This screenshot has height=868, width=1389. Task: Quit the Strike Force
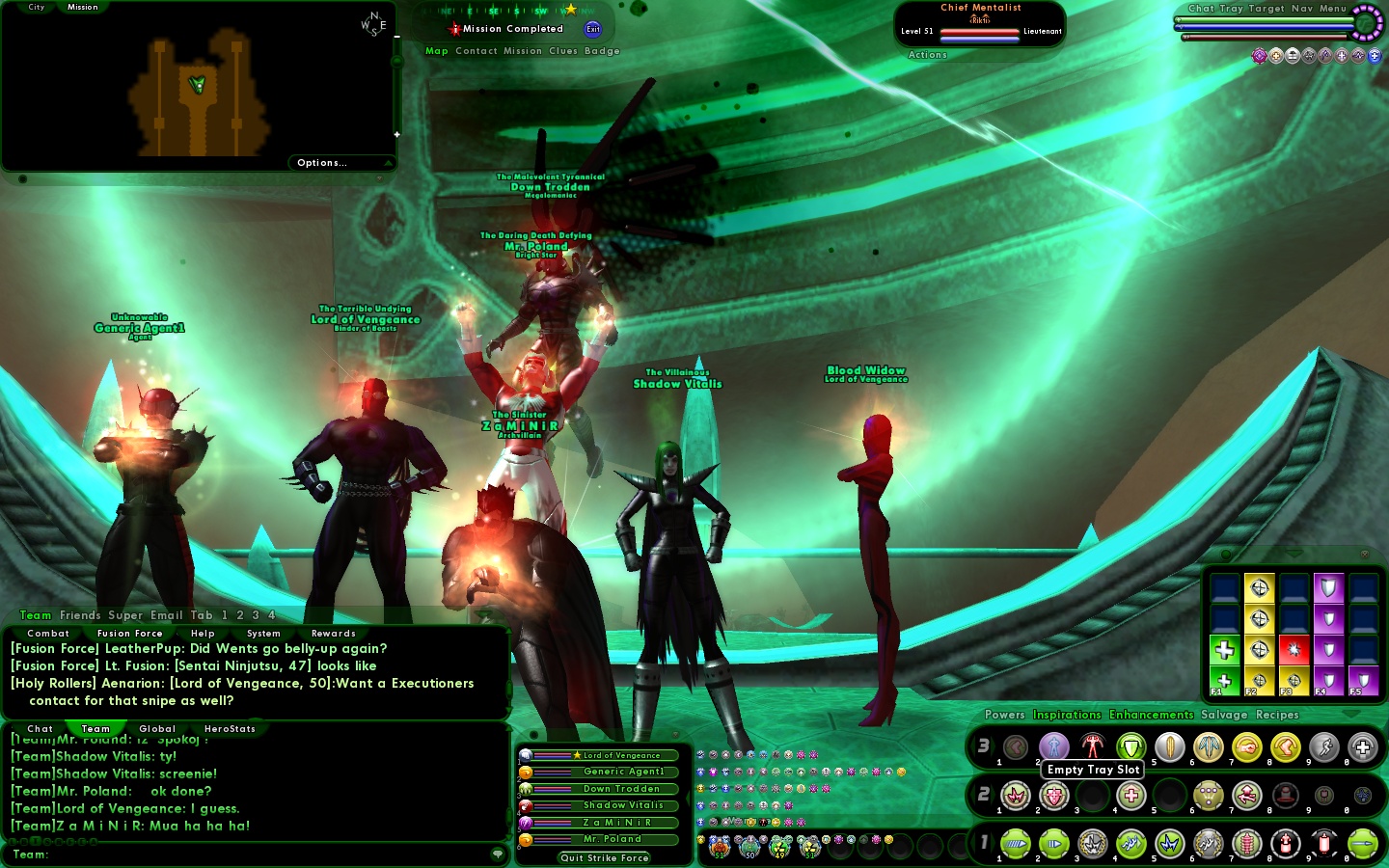click(605, 857)
